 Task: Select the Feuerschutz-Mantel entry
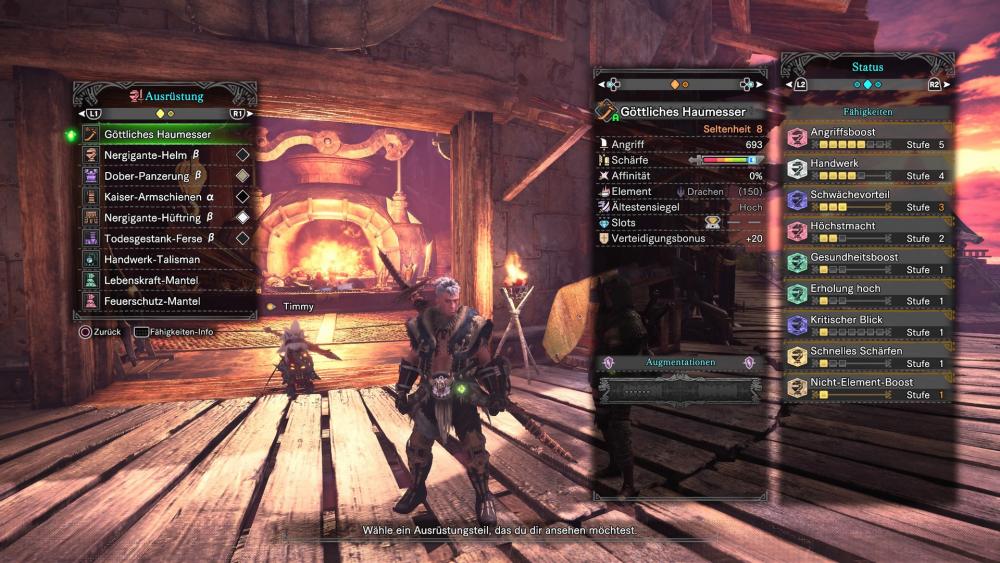[160, 301]
